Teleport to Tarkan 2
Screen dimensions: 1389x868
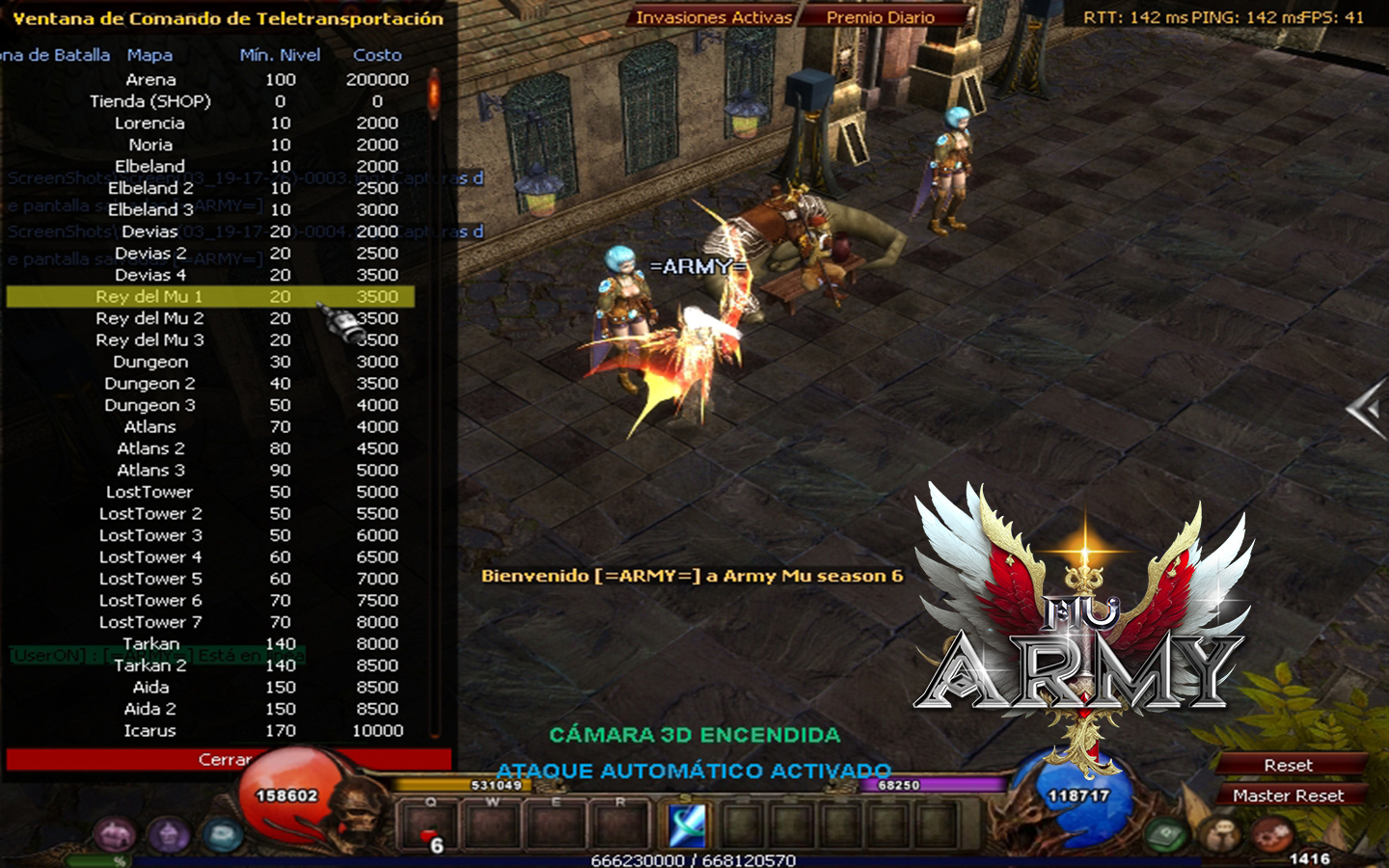pos(150,665)
